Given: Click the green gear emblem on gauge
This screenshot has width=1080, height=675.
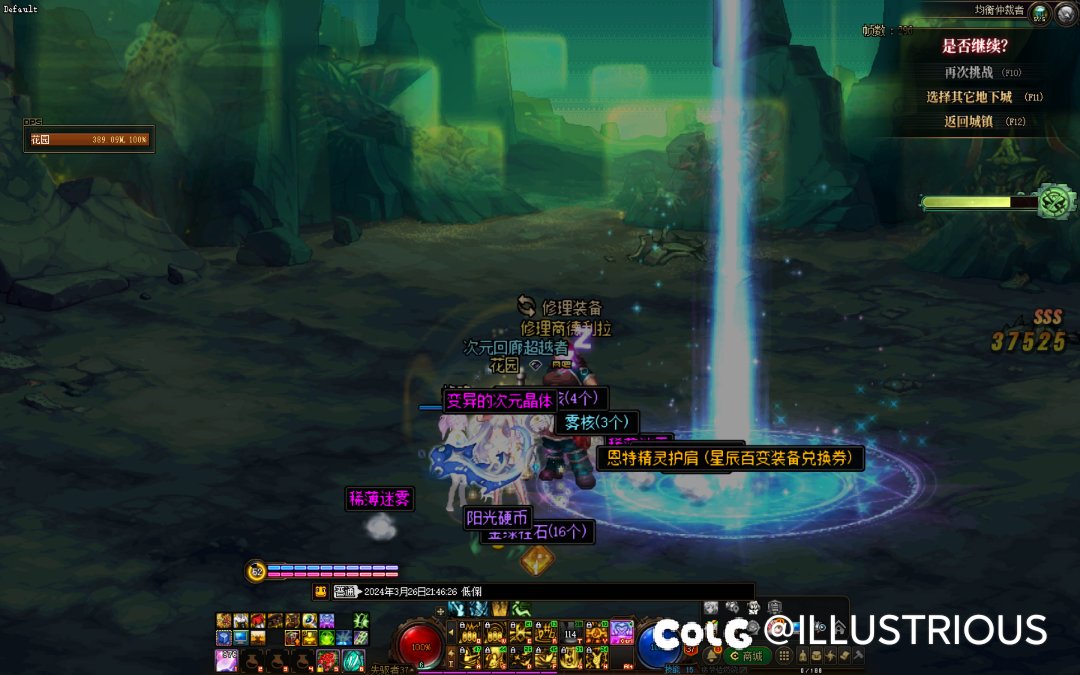Looking at the screenshot, I should pyautogui.click(x=1054, y=201).
